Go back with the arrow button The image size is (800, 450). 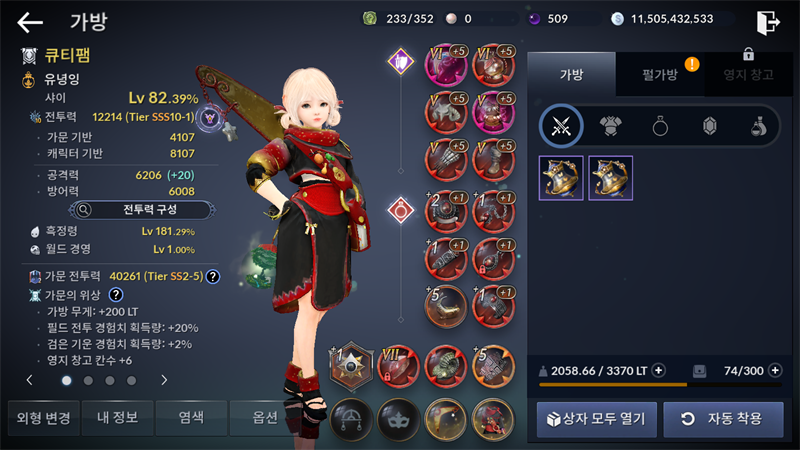point(30,21)
